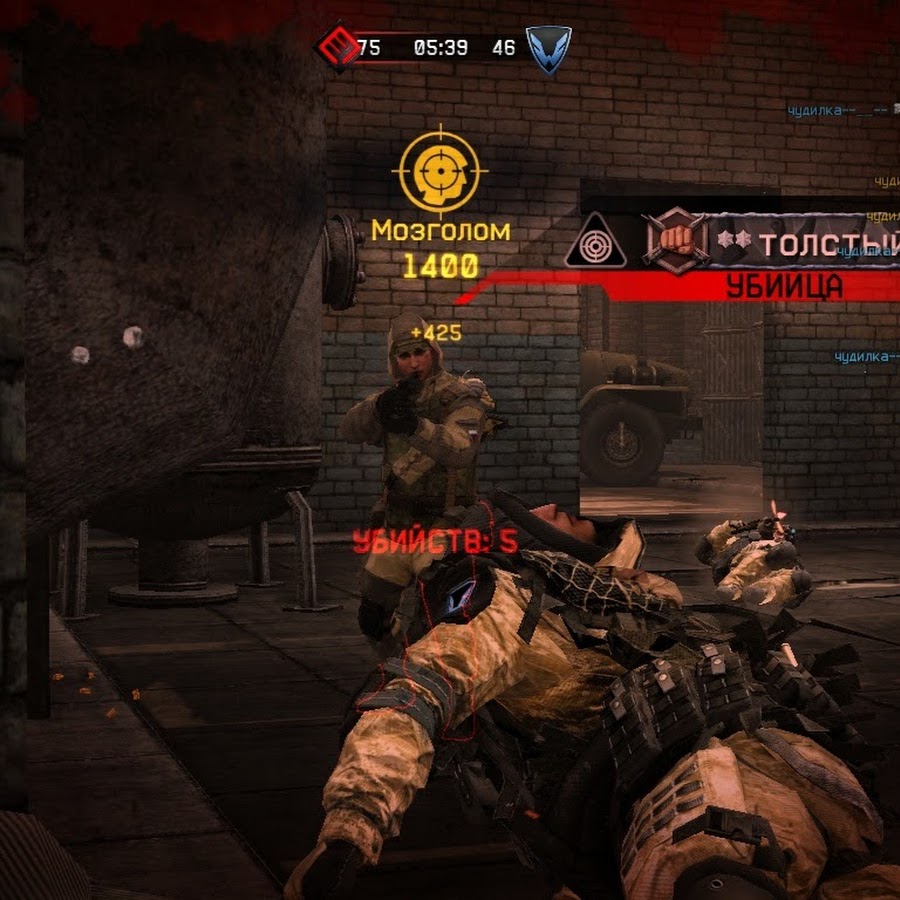Image resolution: width=900 pixels, height=900 pixels.
Task: Click the blue winged team emblem
Action: [x=549, y=48]
